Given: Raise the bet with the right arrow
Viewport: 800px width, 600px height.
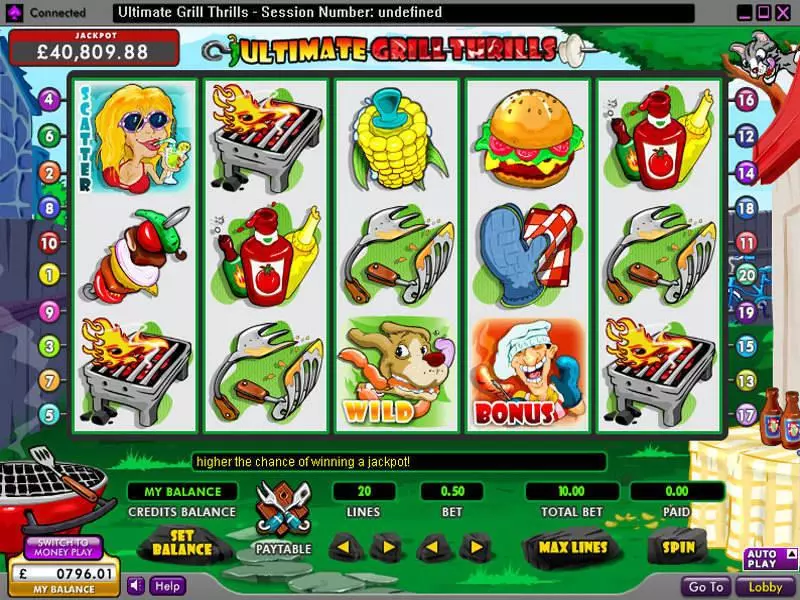Looking at the screenshot, I should 474,547.
